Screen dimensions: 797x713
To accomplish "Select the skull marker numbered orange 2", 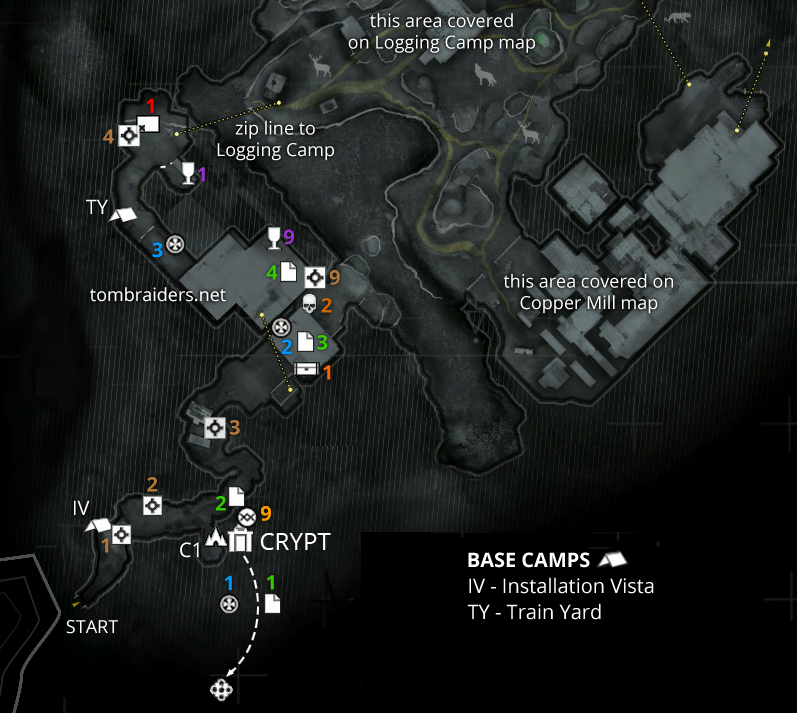I will [309, 302].
